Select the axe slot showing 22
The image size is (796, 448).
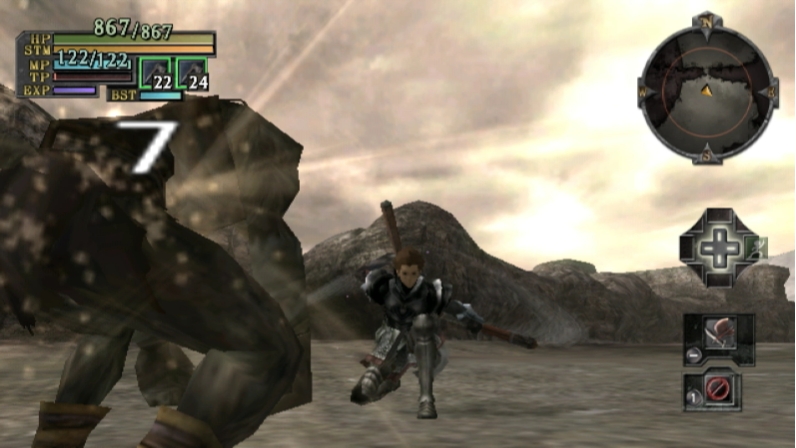pyautogui.click(x=157, y=74)
